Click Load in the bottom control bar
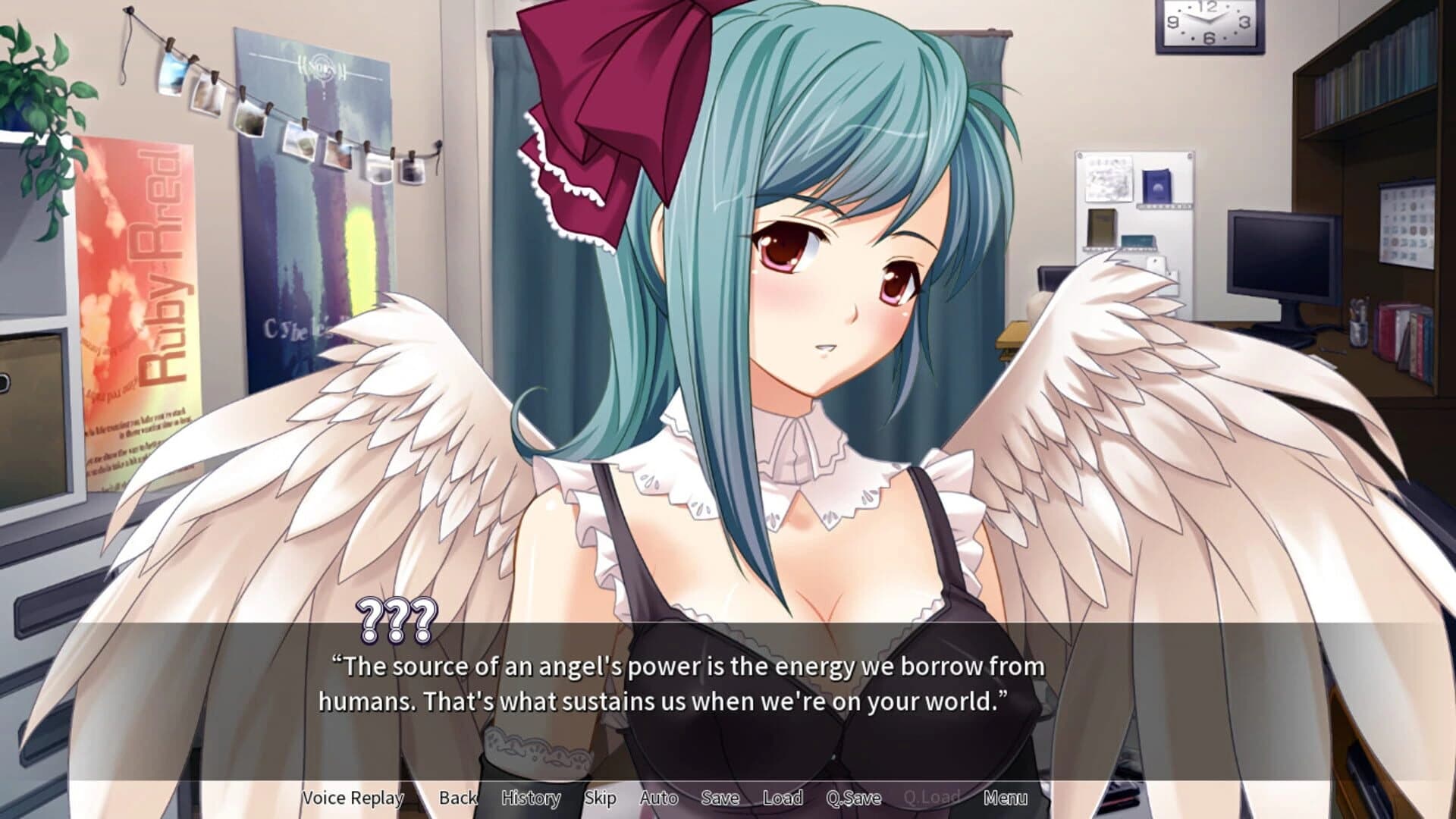The image size is (1456, 819). (x=784, y=798)
